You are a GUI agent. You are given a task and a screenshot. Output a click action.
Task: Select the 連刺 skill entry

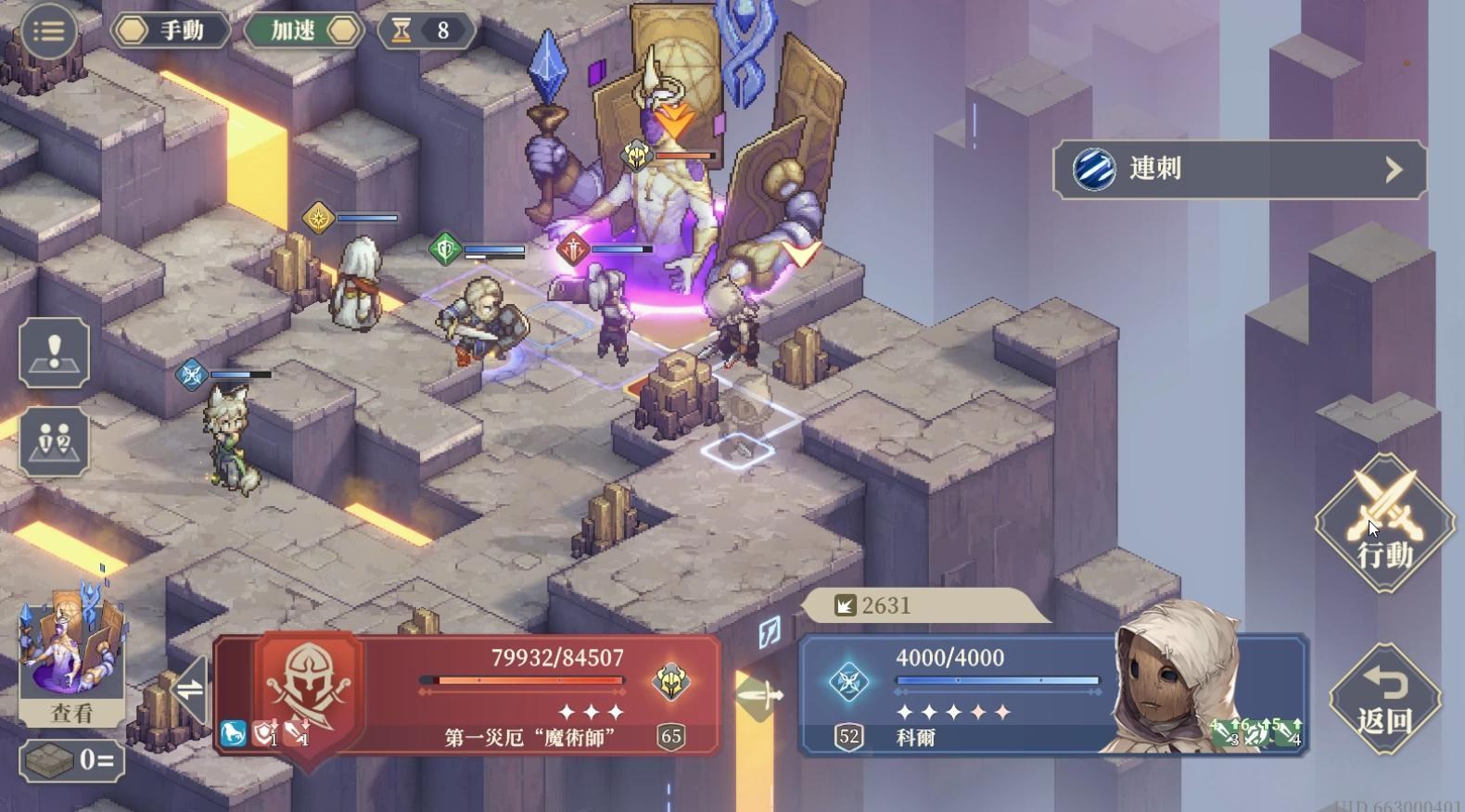pyautogui.click(x=1239, y=169)
